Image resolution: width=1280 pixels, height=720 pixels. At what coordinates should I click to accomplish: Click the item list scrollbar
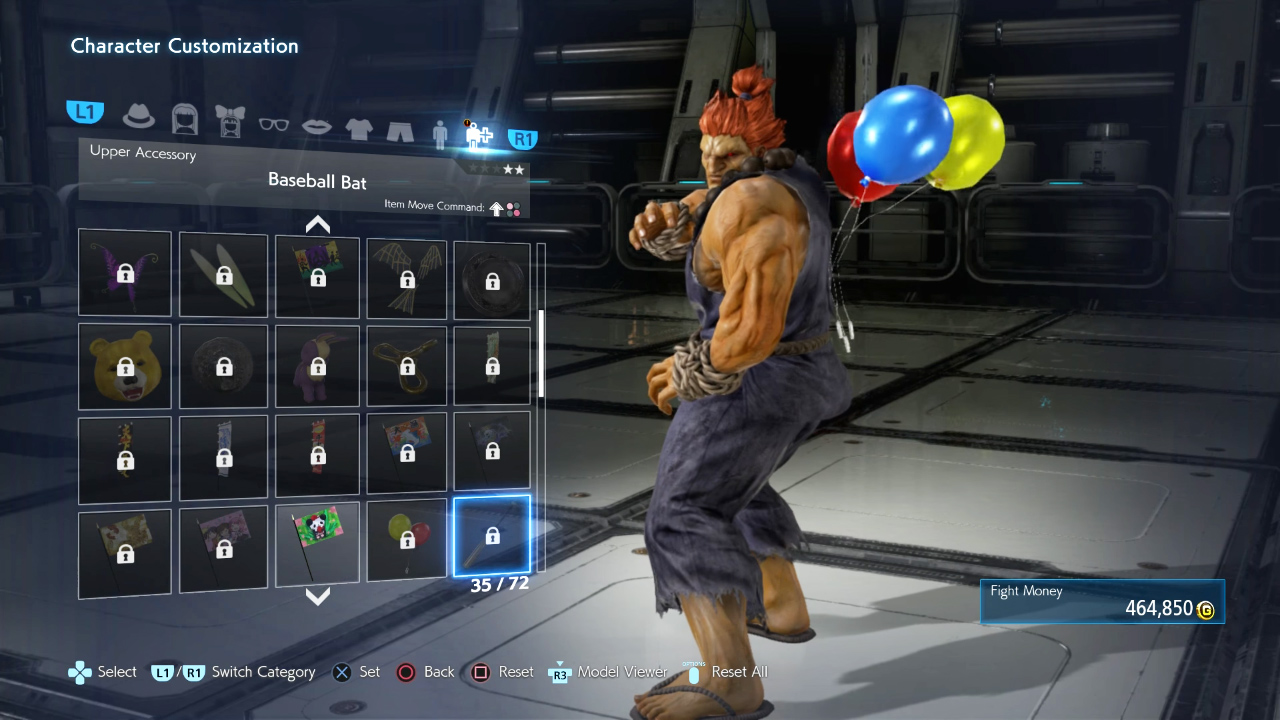tap(541, 353)
